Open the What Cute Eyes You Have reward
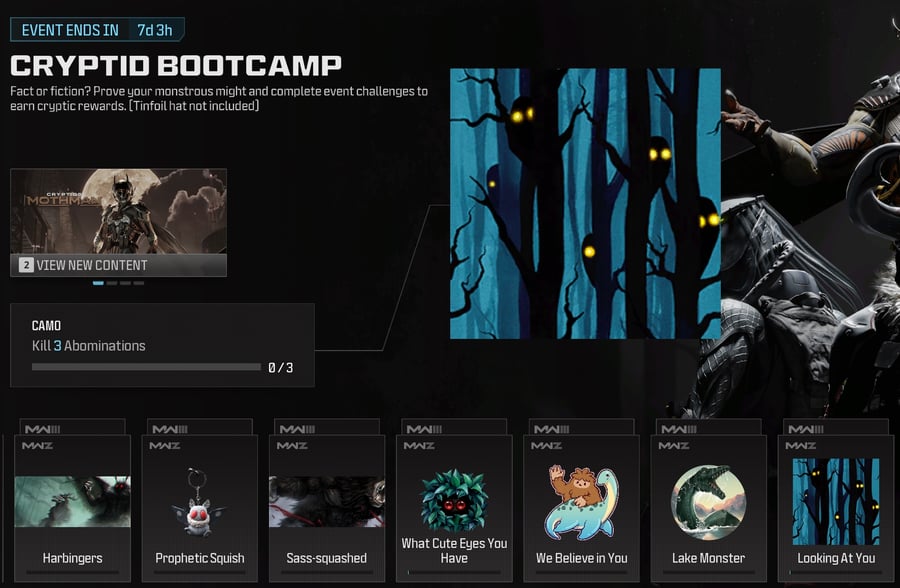 pyautogui.click(x=454, y=505)
